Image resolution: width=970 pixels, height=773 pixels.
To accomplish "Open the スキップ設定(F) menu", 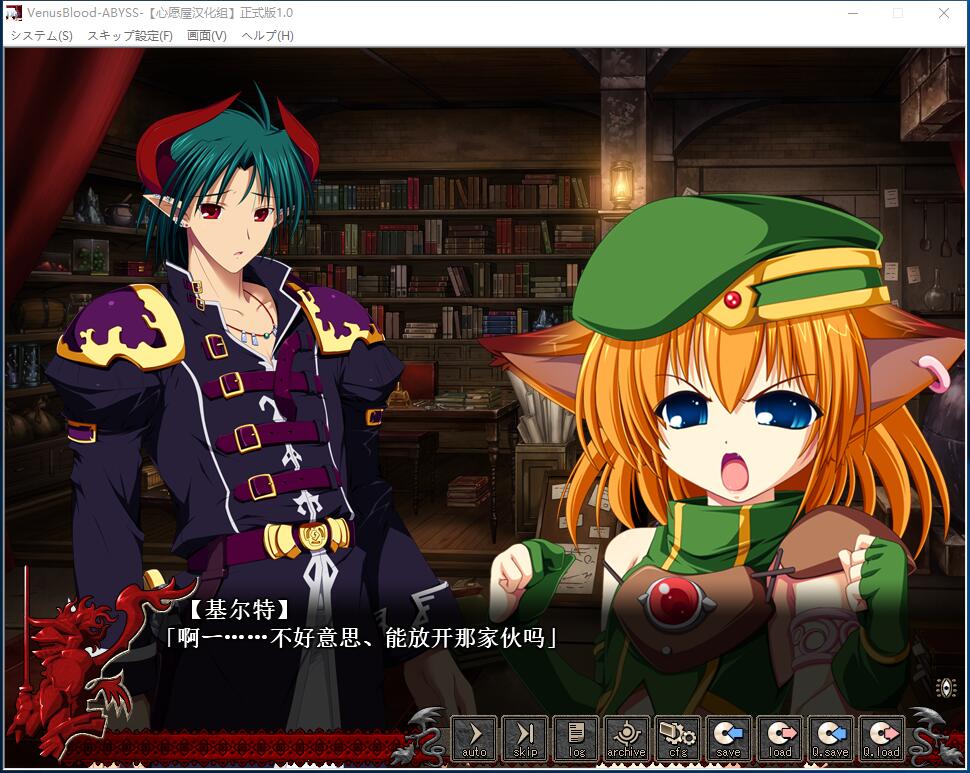I will (130, 36).
